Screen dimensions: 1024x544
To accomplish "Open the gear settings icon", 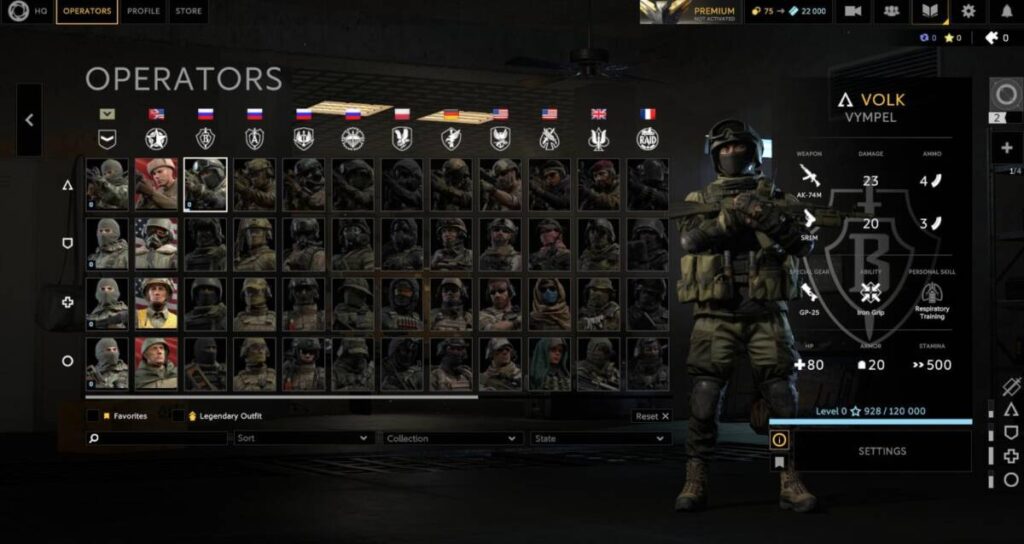I will 968,12.
